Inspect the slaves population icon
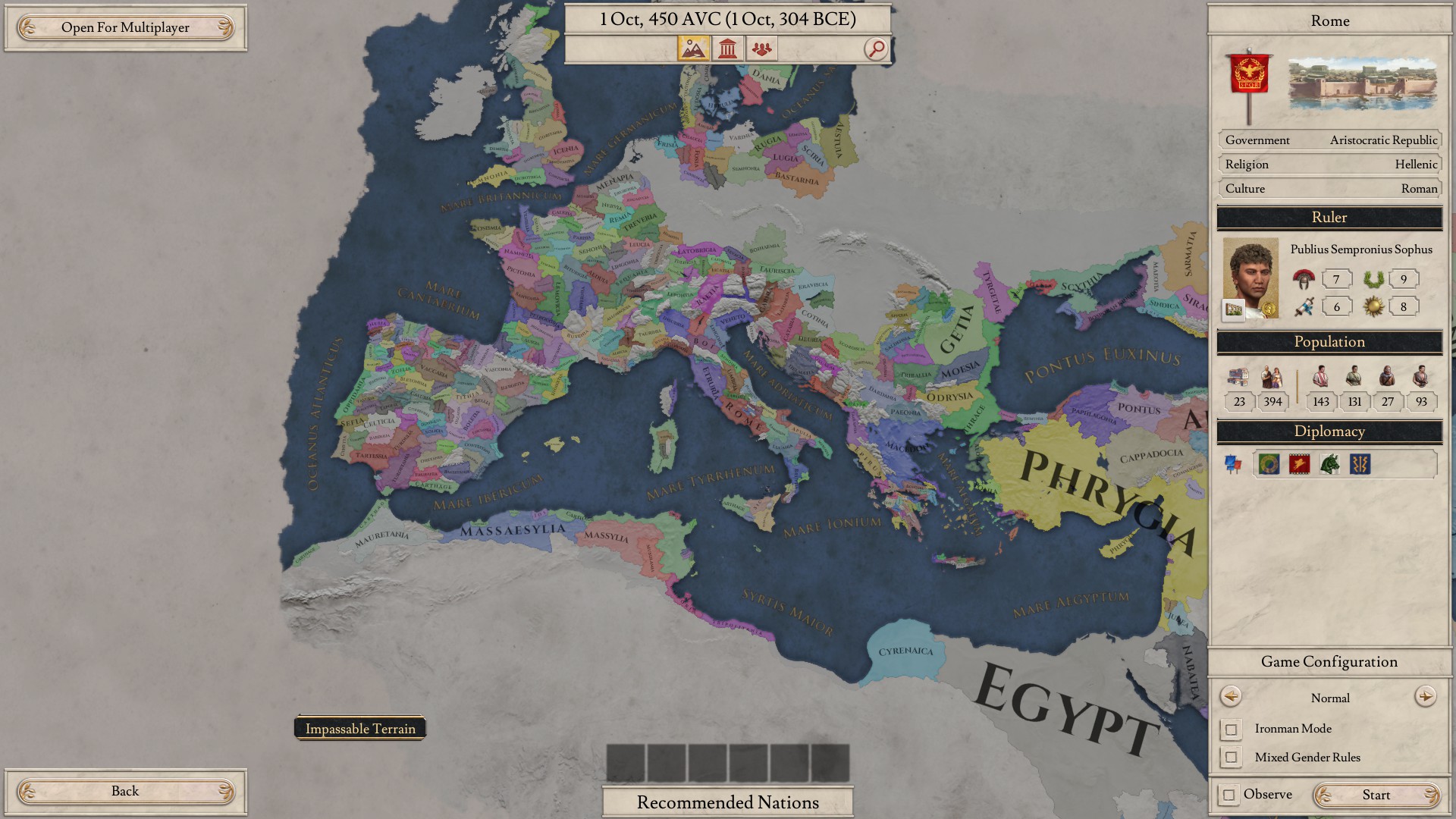The width and height of the screenshot is (1456, 819). click(1422, 377)
